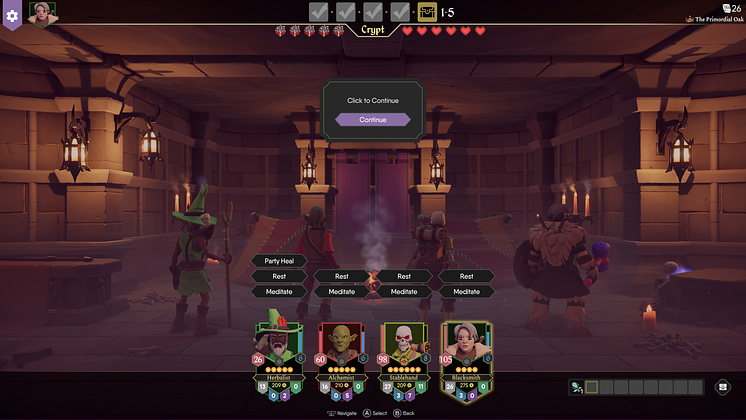Viewport: 746px width, 420px height.
Task: Click the purple Continue button
Action: 372,120
